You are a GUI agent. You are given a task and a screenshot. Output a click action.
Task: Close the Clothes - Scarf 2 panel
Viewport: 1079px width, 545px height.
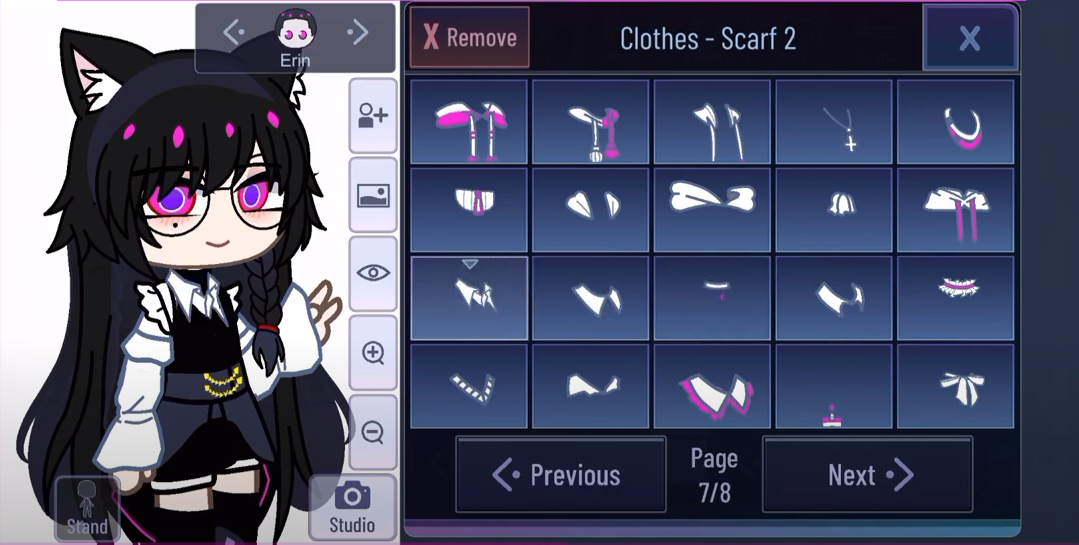pos(969,38)
